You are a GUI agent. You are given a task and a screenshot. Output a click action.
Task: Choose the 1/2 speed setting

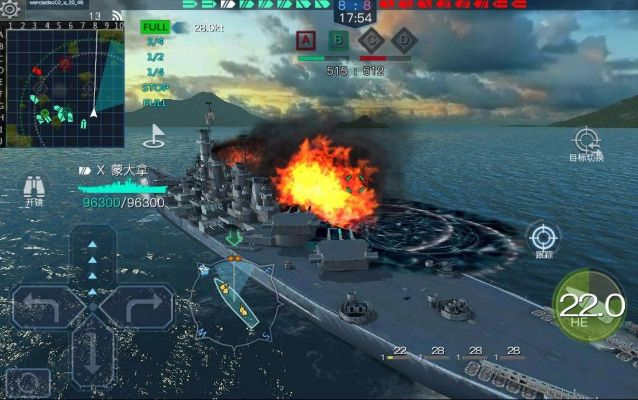155,57
